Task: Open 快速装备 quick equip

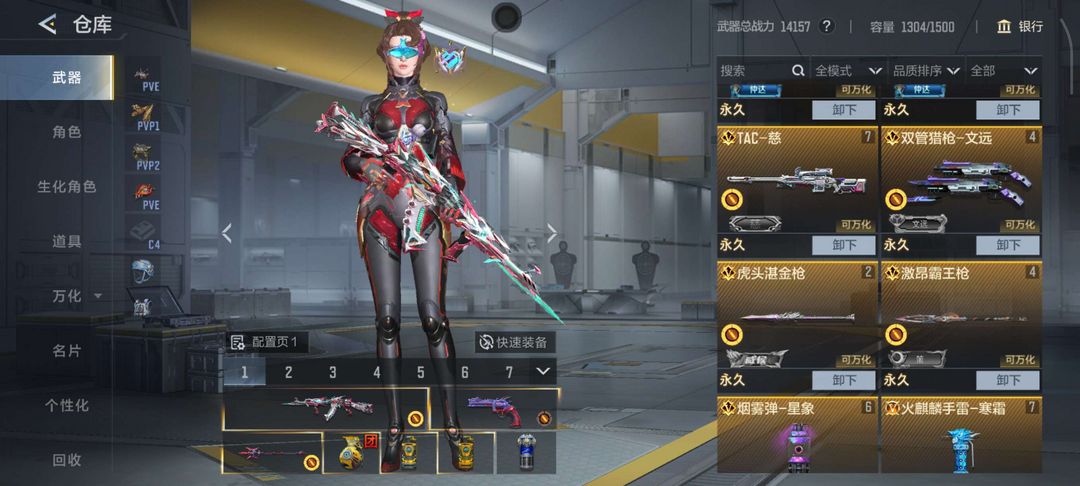Action: click(x=513, y=342)
